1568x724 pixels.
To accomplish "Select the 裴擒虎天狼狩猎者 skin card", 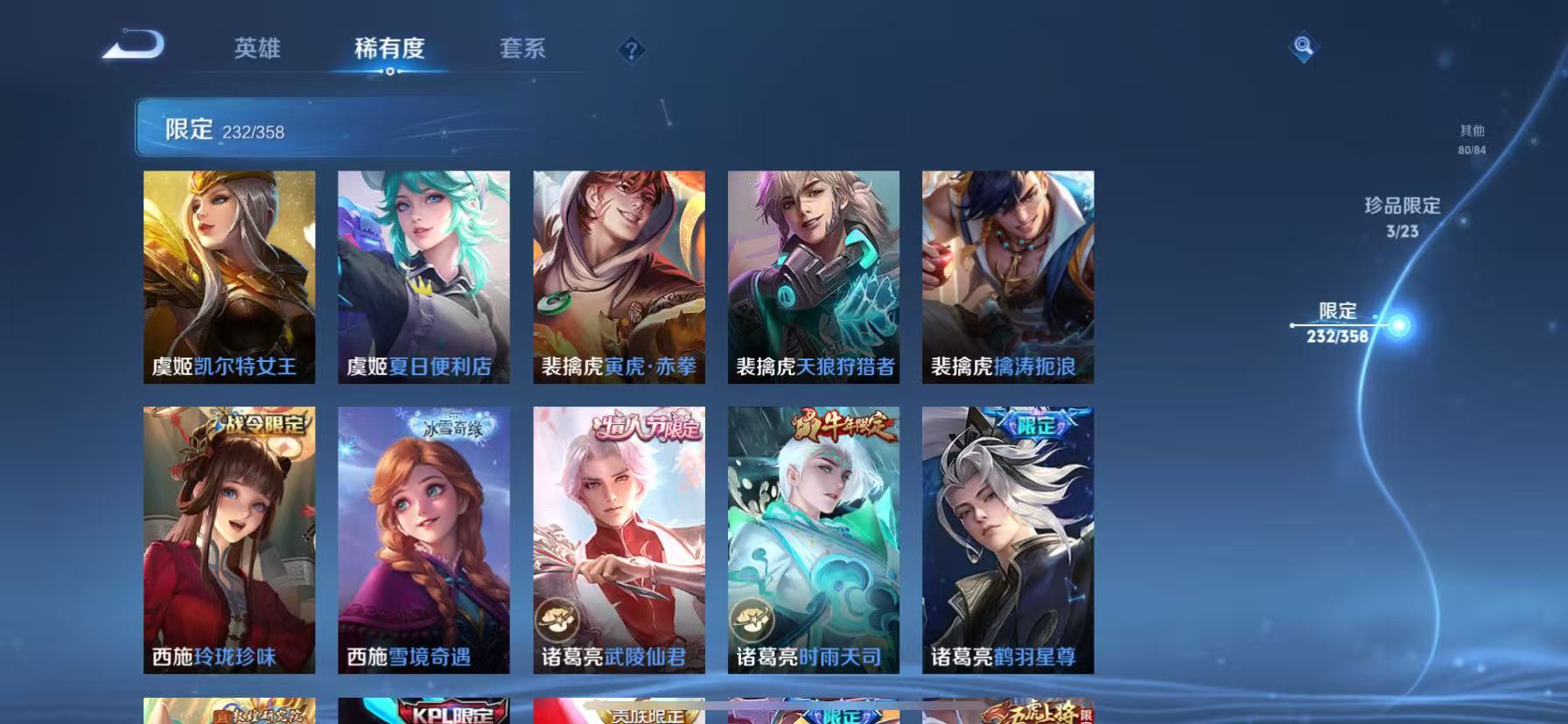I will click(x=813, y=275).
